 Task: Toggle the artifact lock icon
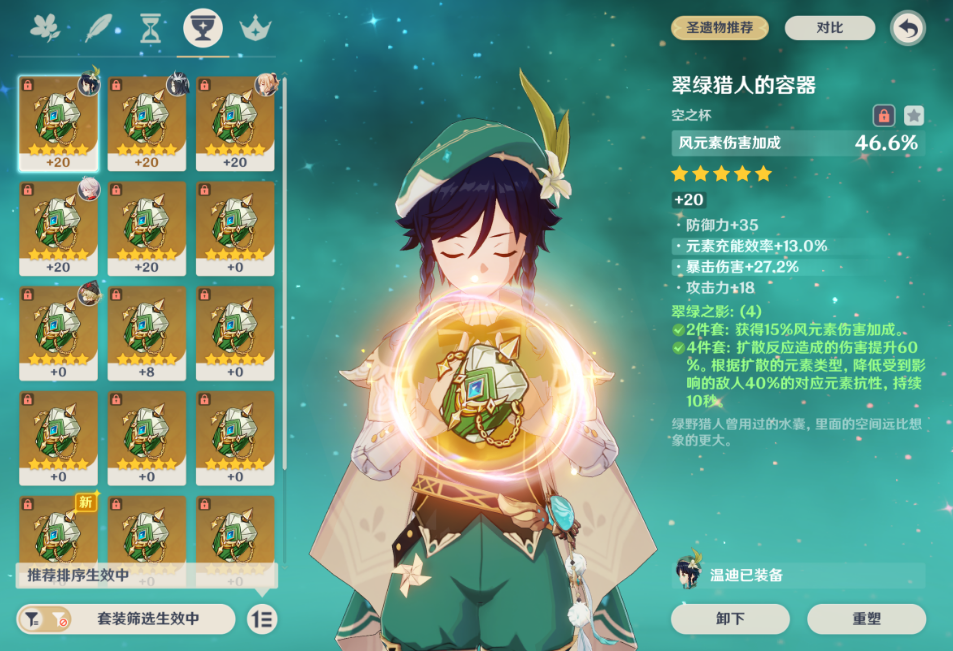[883, 115]
